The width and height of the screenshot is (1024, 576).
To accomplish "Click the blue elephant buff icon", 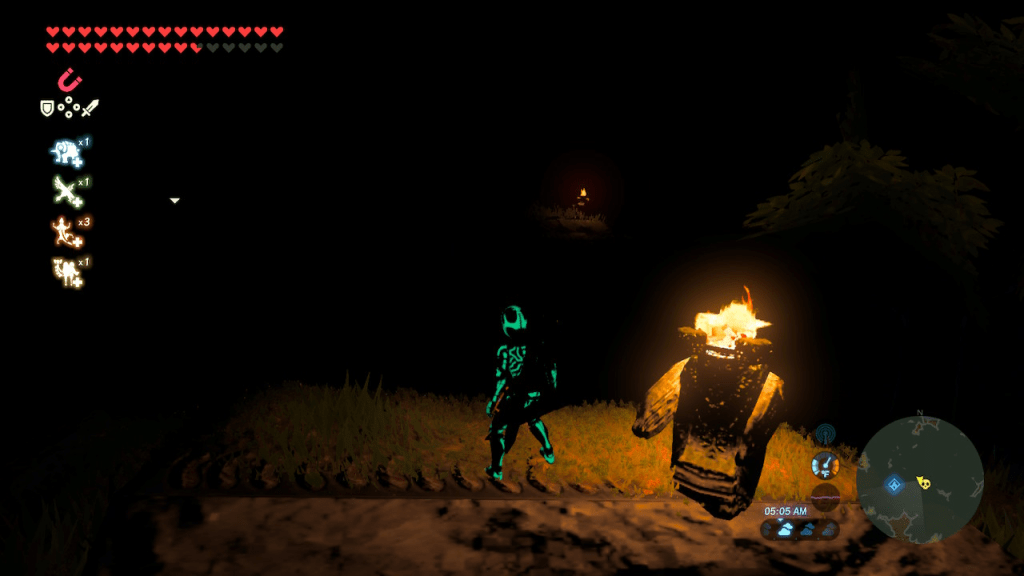I will [x=67, y=152].
